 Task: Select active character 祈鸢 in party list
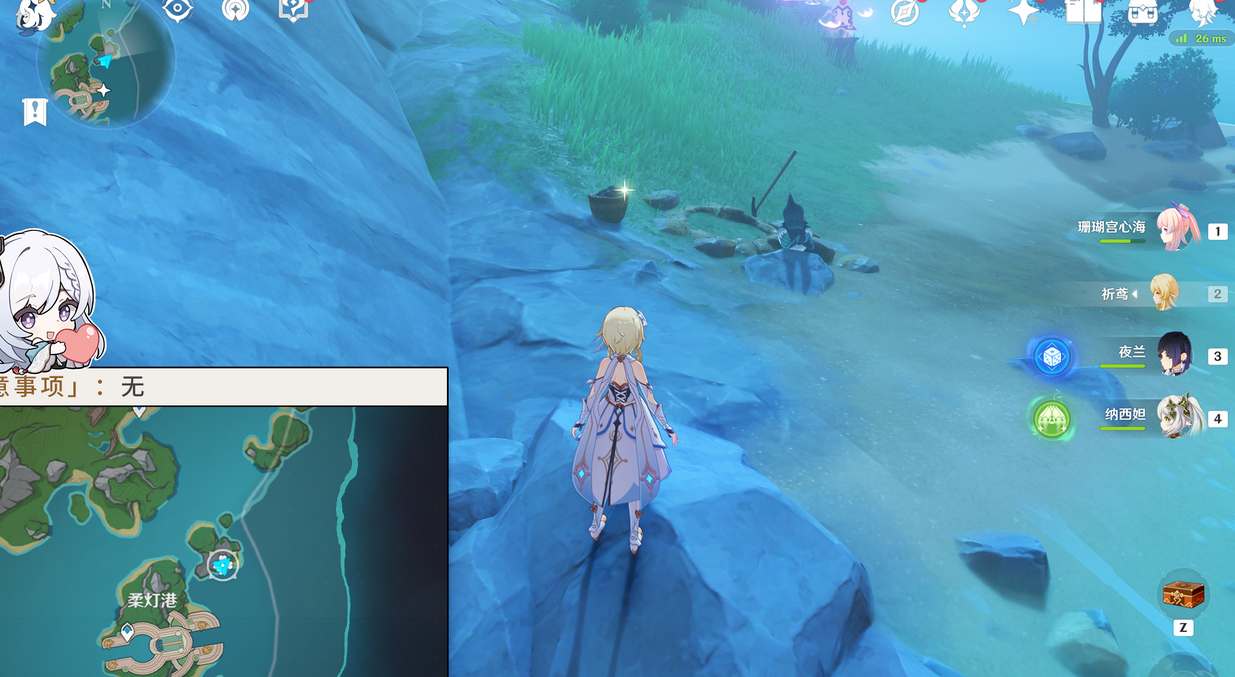point(1164,293)
